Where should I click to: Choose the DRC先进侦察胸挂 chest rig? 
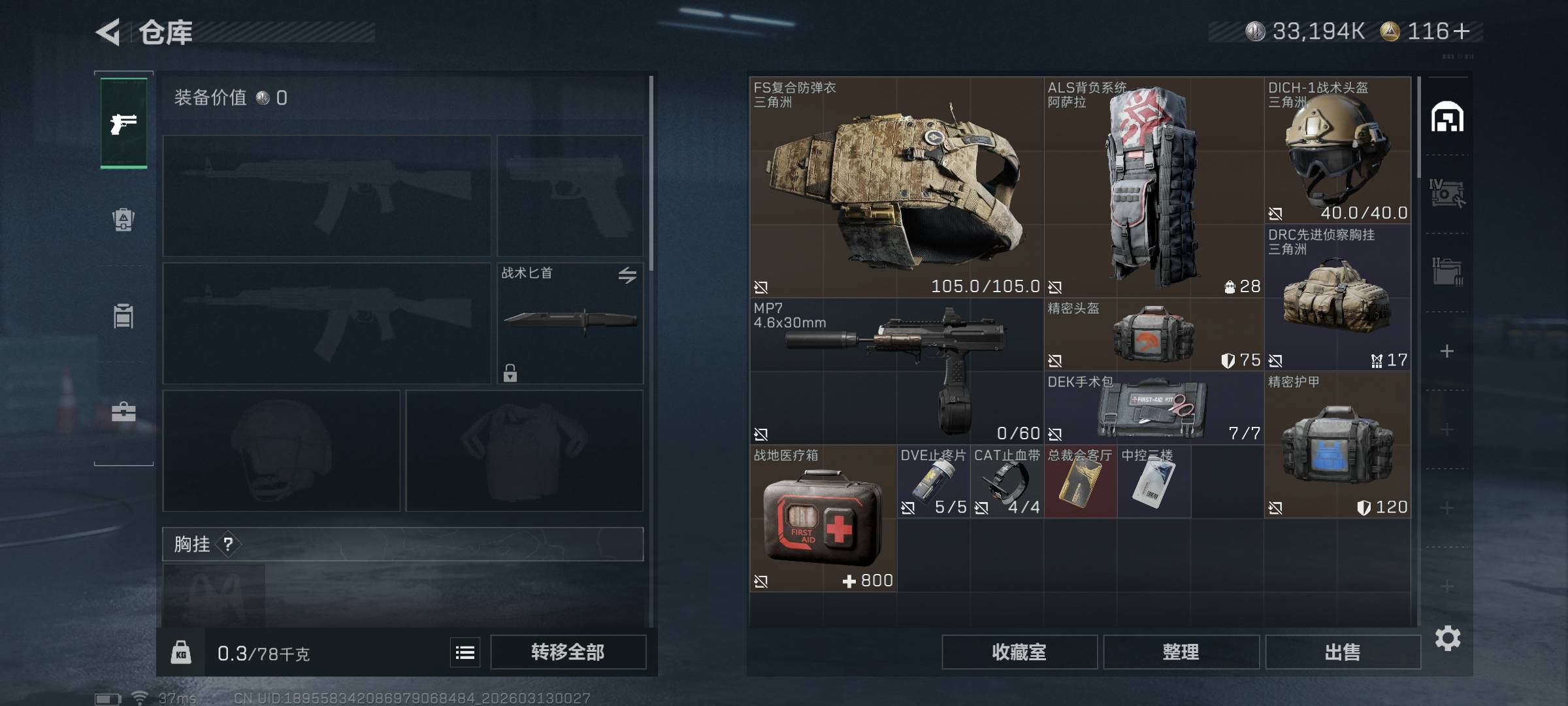pos(1337,298)
